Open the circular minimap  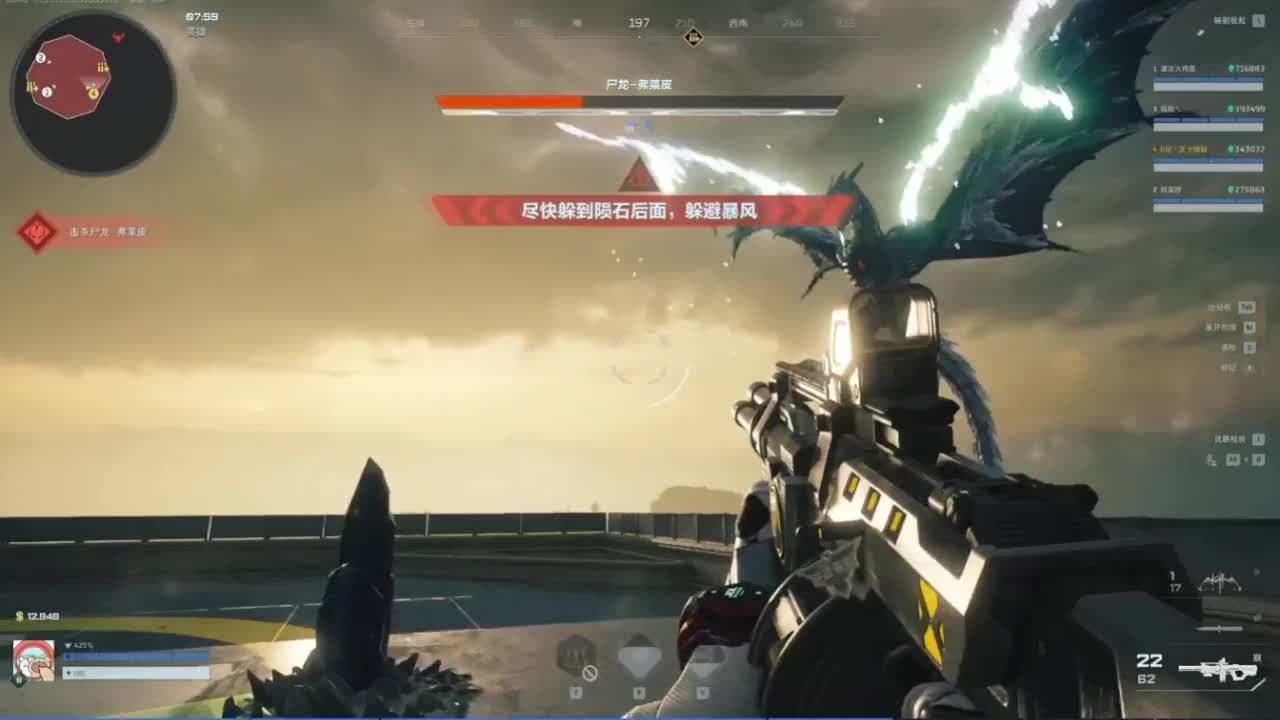(93, 92)
